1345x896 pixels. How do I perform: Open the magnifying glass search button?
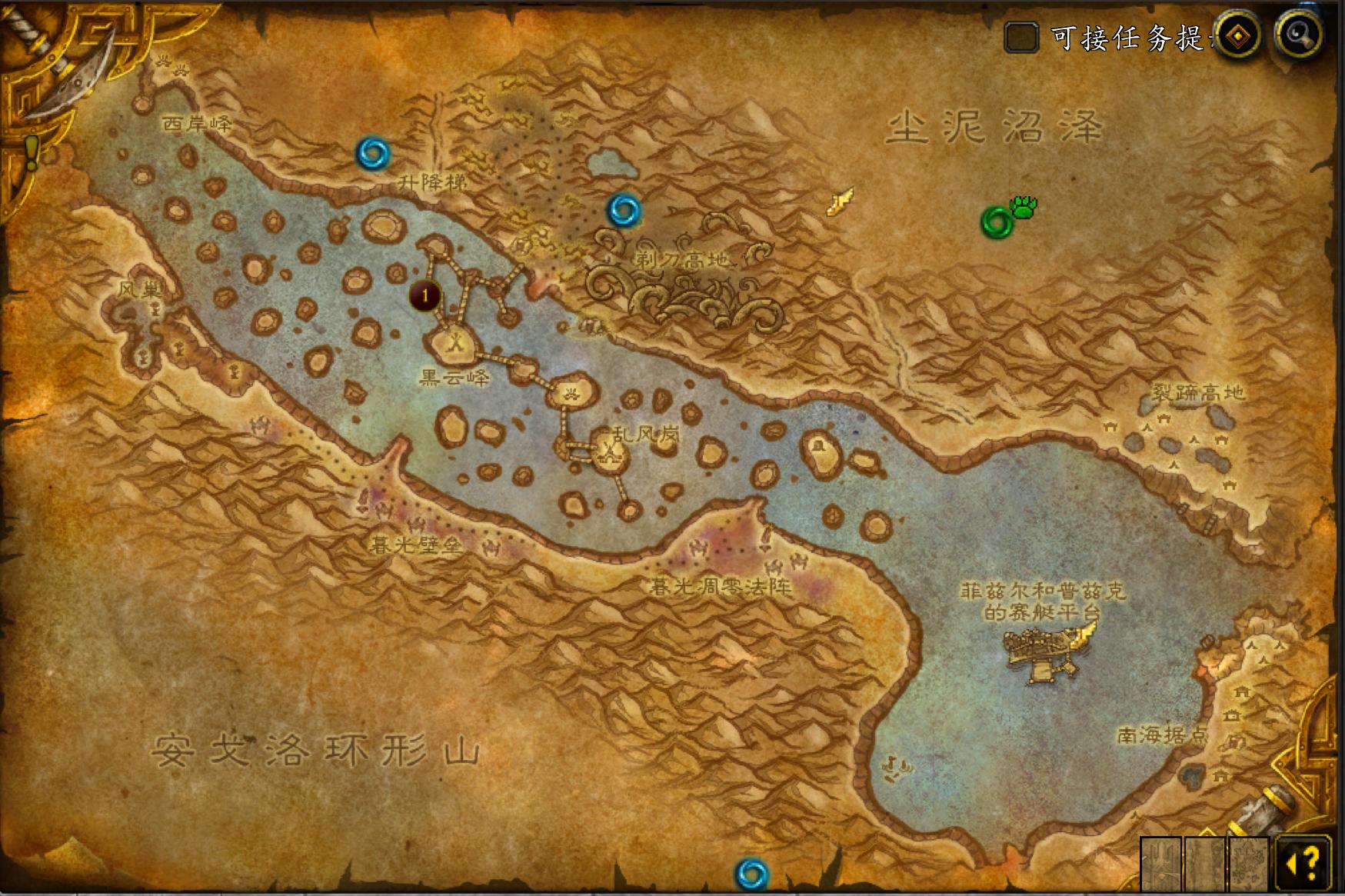pos(1299,35)
